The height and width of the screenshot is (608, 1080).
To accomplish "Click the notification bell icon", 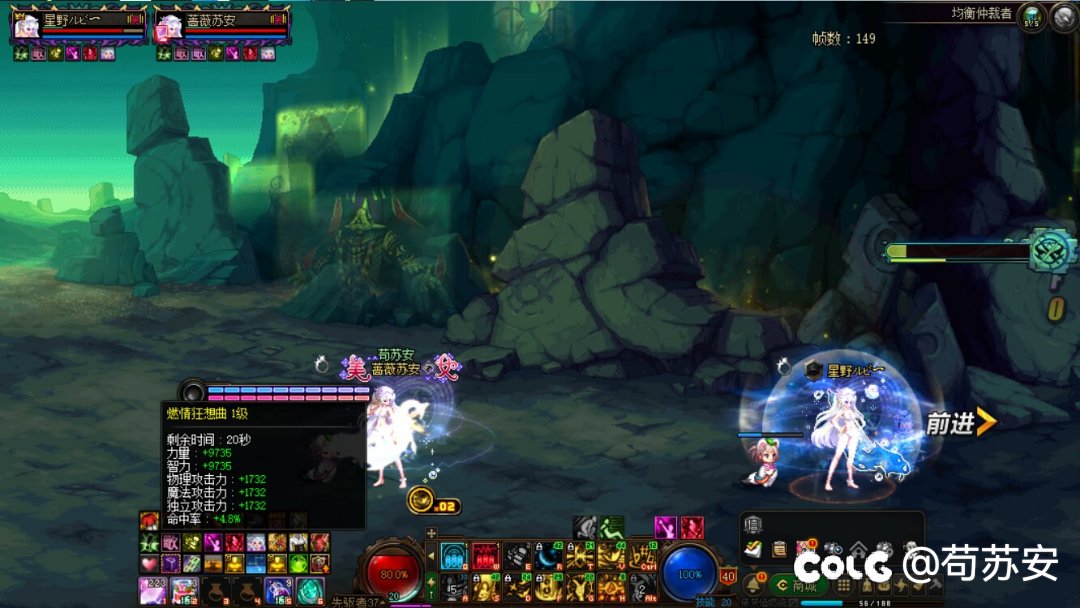I will click(x=752, y=584).
